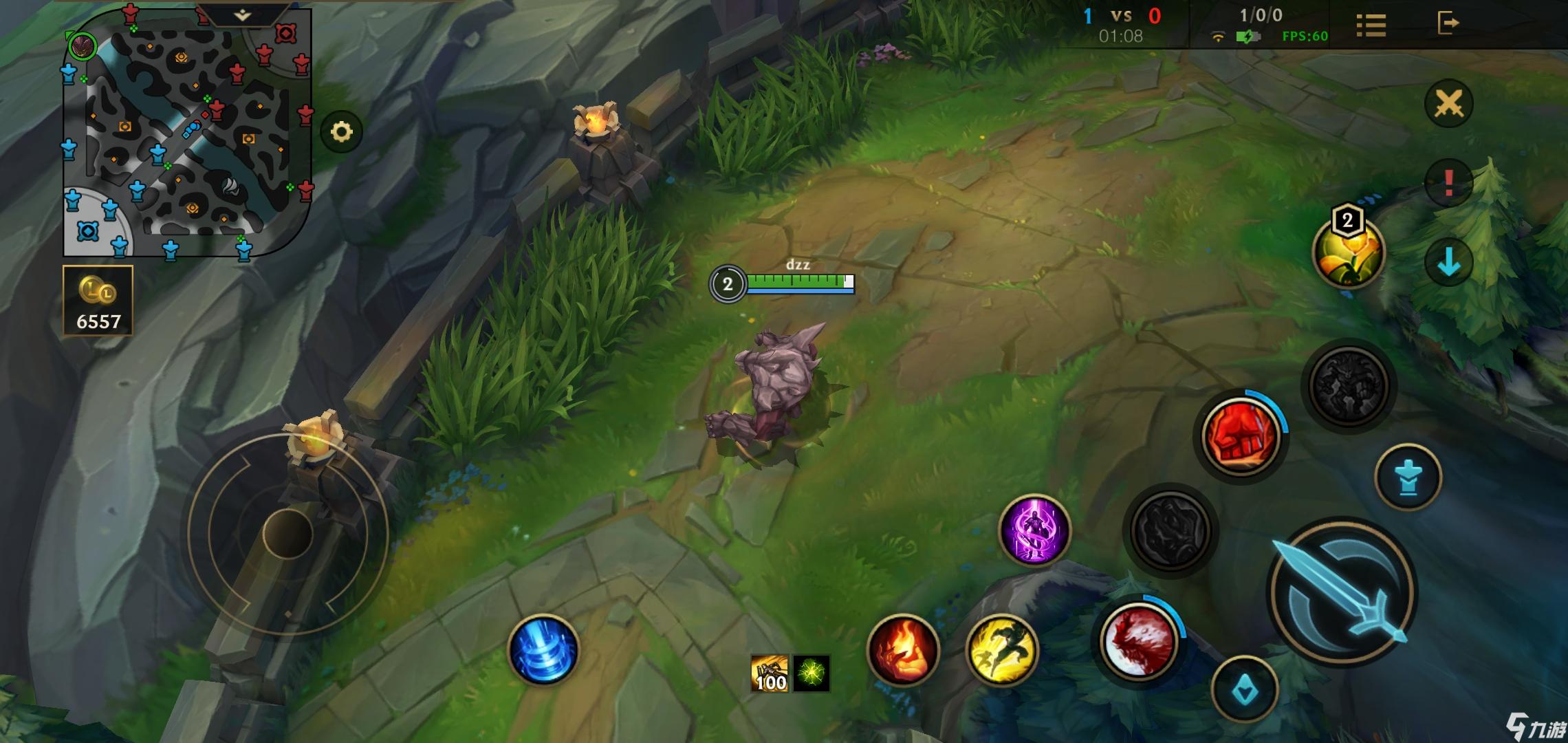The width and height of the screenshot is (1568, 743).
Task: Use the yellow flower item
Action: click(1348, 252)
